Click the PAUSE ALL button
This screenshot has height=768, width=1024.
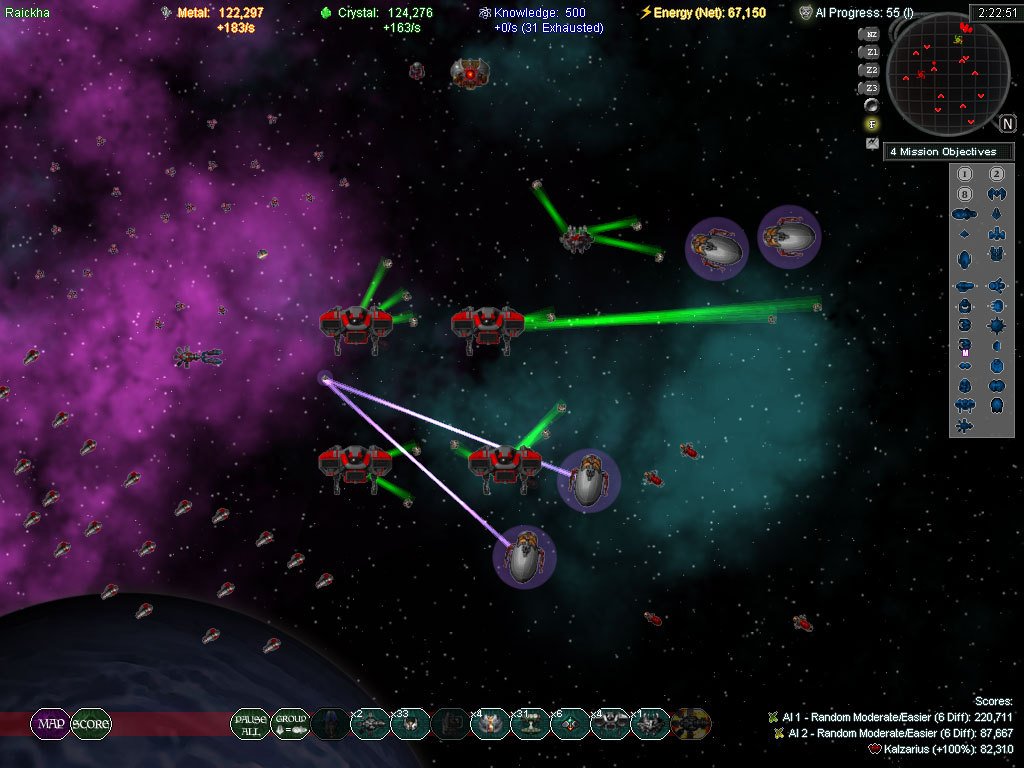point(250,723)
